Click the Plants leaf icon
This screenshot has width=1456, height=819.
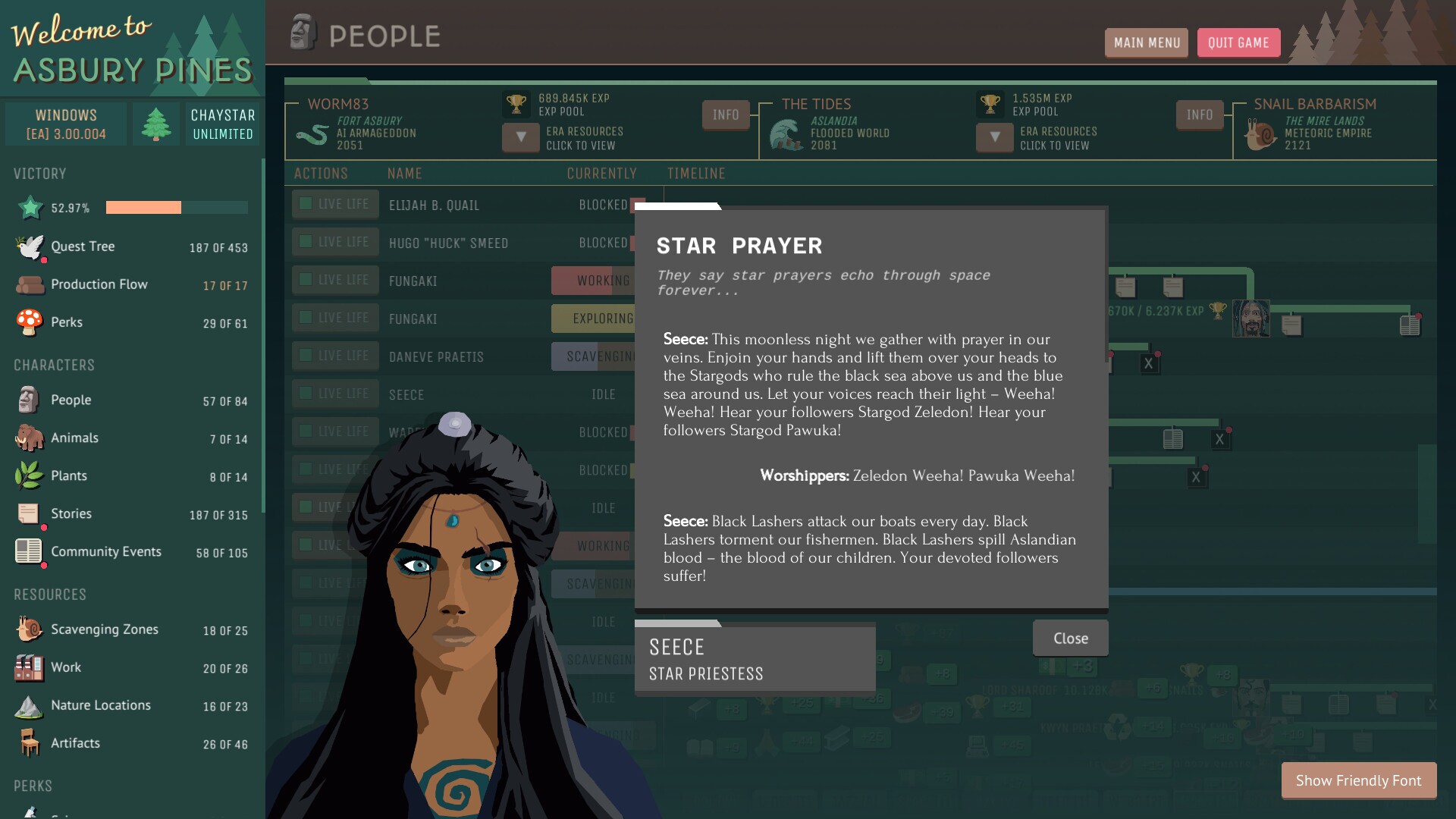[x=29, y=475]
